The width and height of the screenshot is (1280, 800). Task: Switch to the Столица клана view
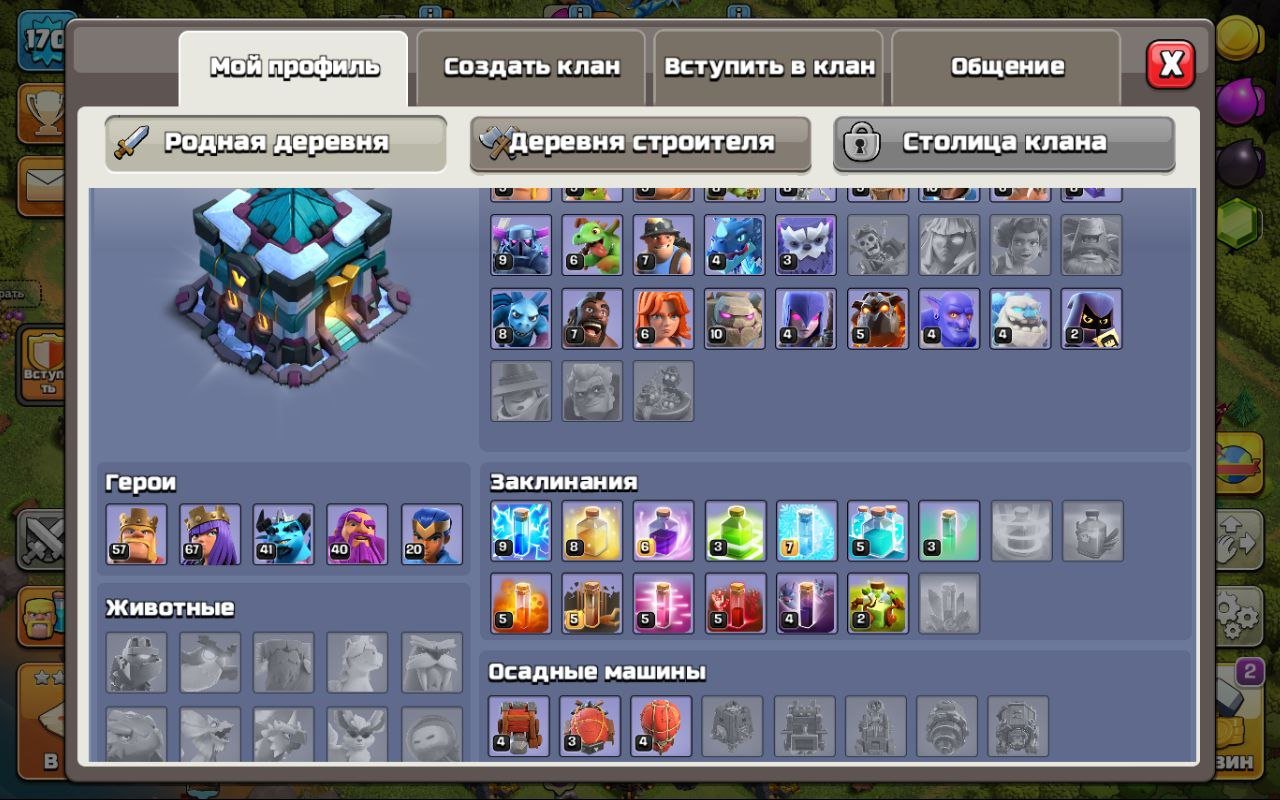1003,143
